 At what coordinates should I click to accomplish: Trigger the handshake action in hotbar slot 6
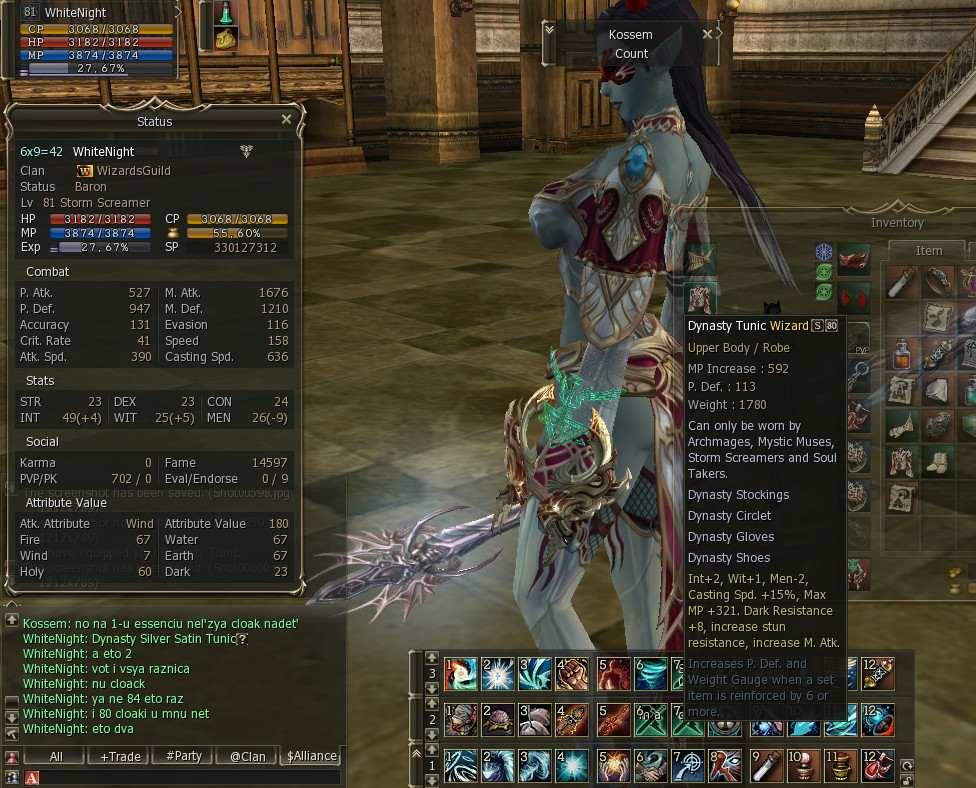651,765
